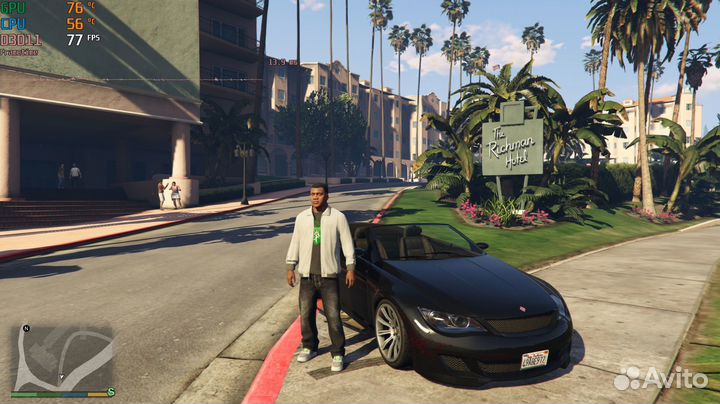Click the Avito watermark logo
The height and width of the screenshot is (404, 720).
pyautogui.click(x=661, y=378)
